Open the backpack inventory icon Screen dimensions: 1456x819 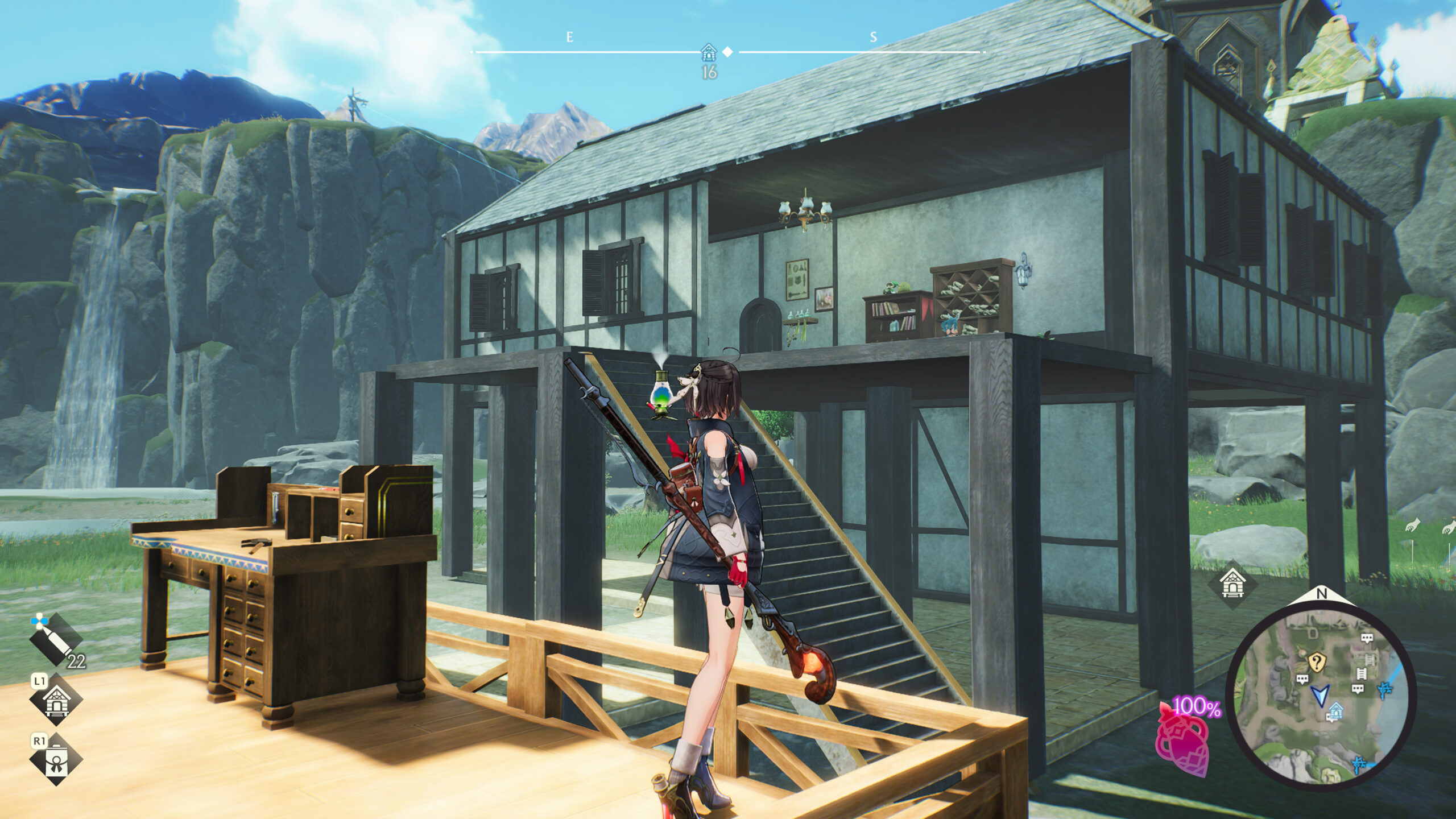click(x=56, y=759)
